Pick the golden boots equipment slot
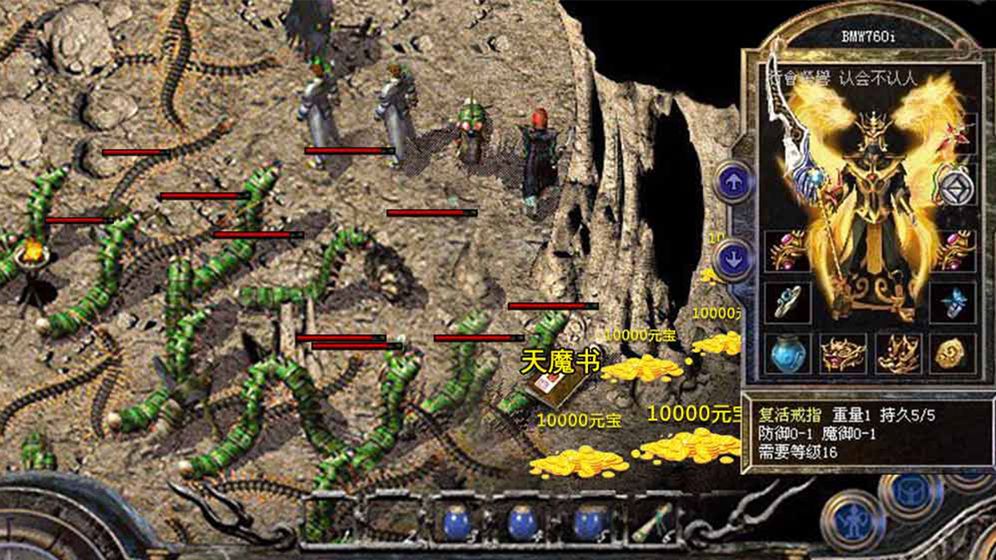This screenshot has height=560, width=996. pos(896,352)
